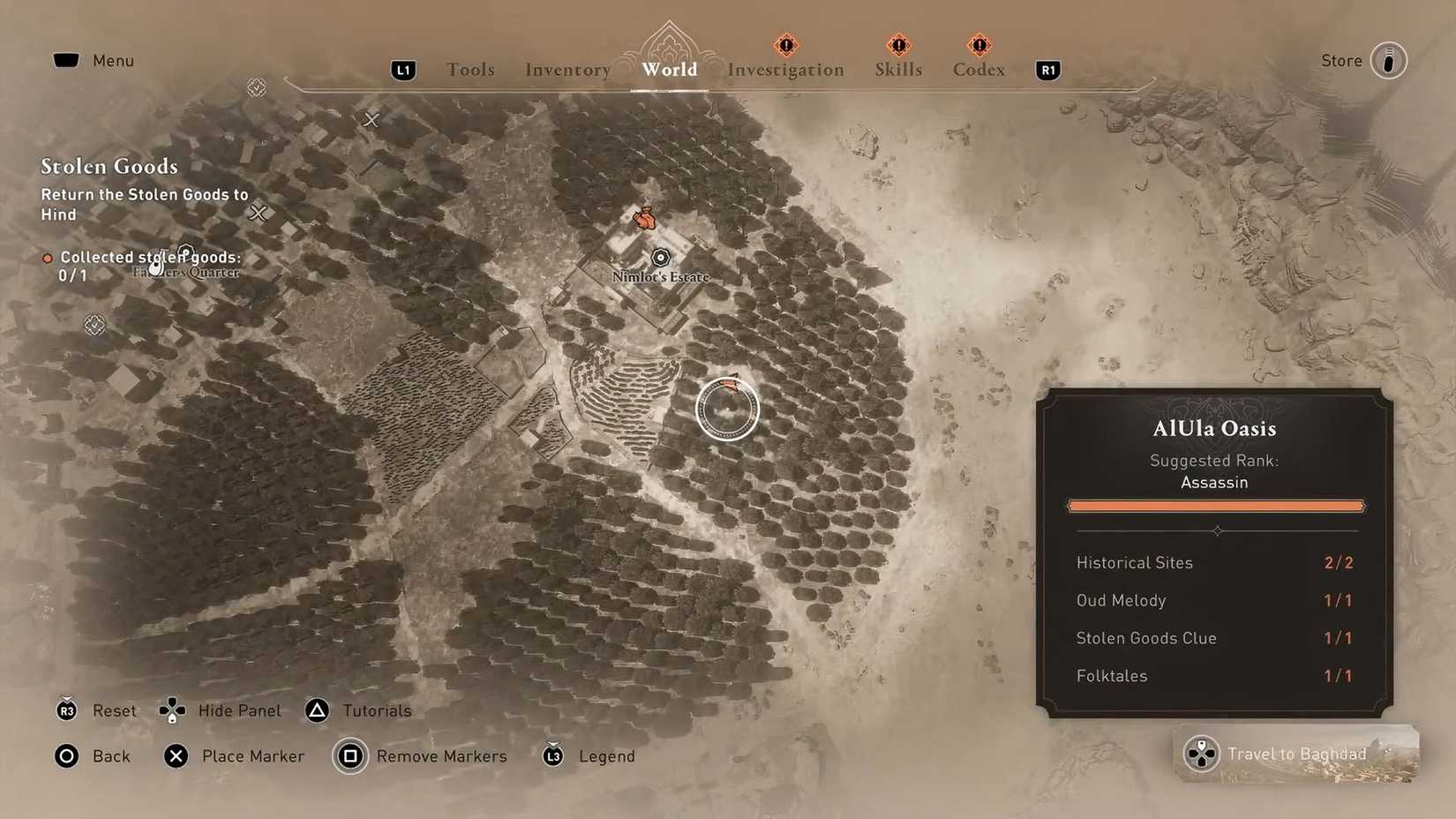The height and width of the screenshot is (819, 1456).
Task: Open the Tools tab
Action: [x=470, y=69]
